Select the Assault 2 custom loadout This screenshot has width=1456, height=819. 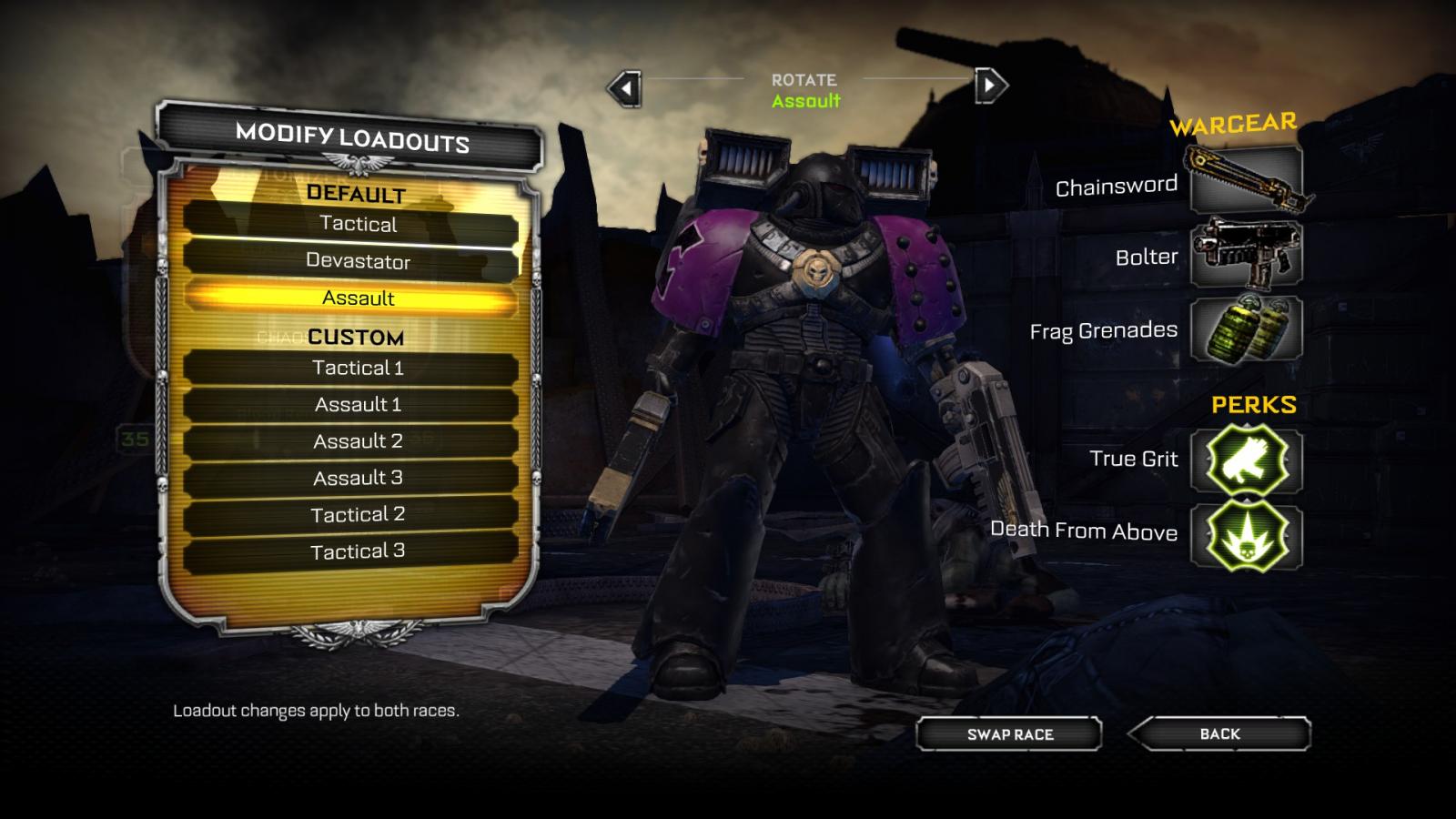(x=358, y=441)
